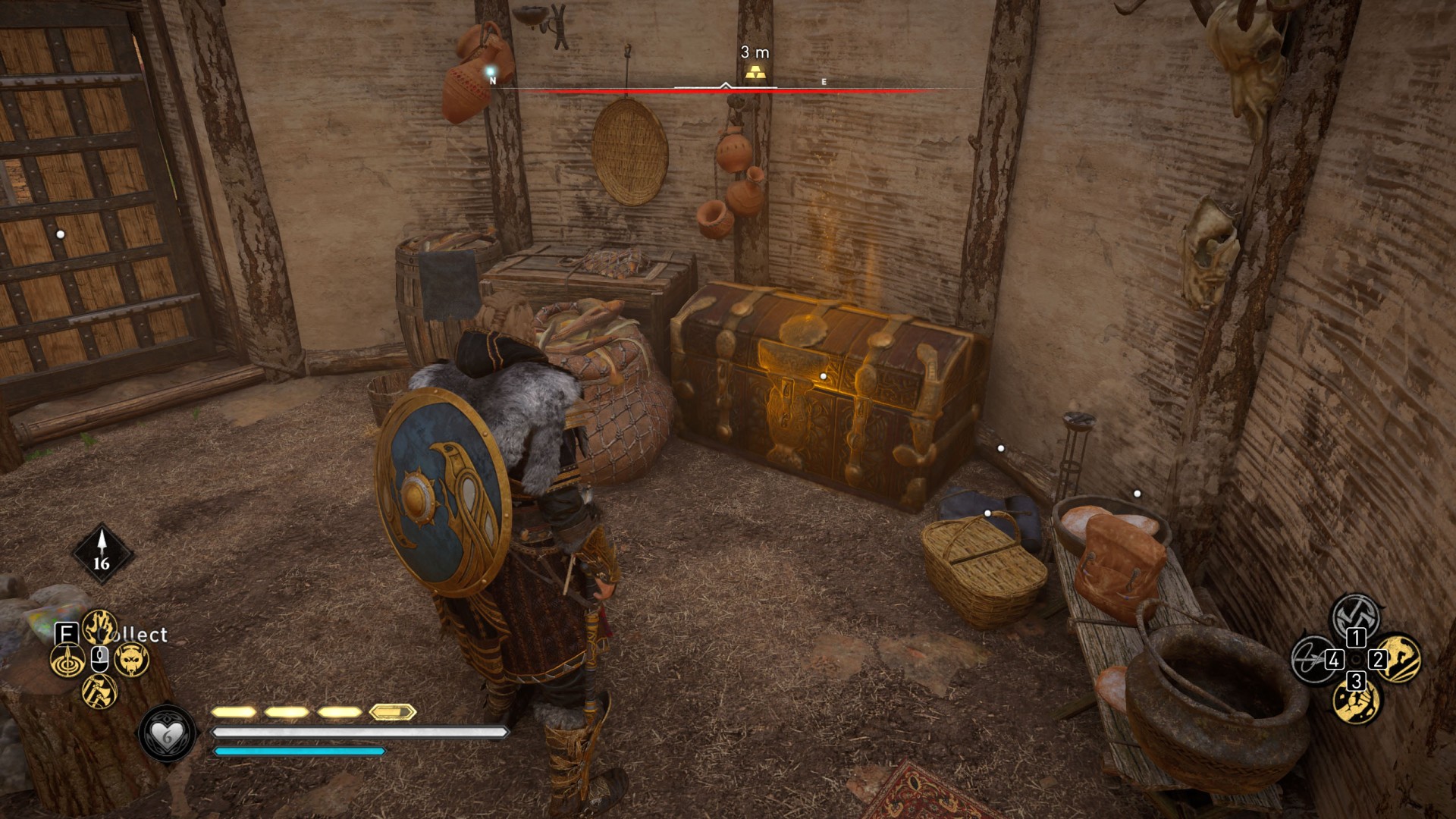Use the ration heart healing icon
This screenshot has width=1456, height=819.
pyautogui.click(x=166, y=734)
